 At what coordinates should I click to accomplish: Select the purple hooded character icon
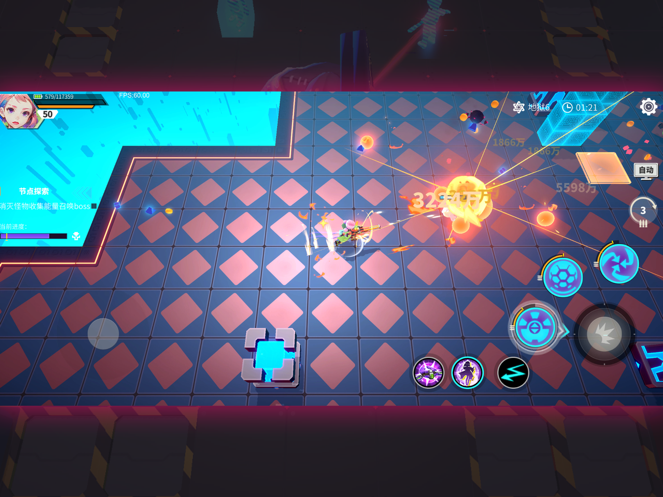(467, 372)
